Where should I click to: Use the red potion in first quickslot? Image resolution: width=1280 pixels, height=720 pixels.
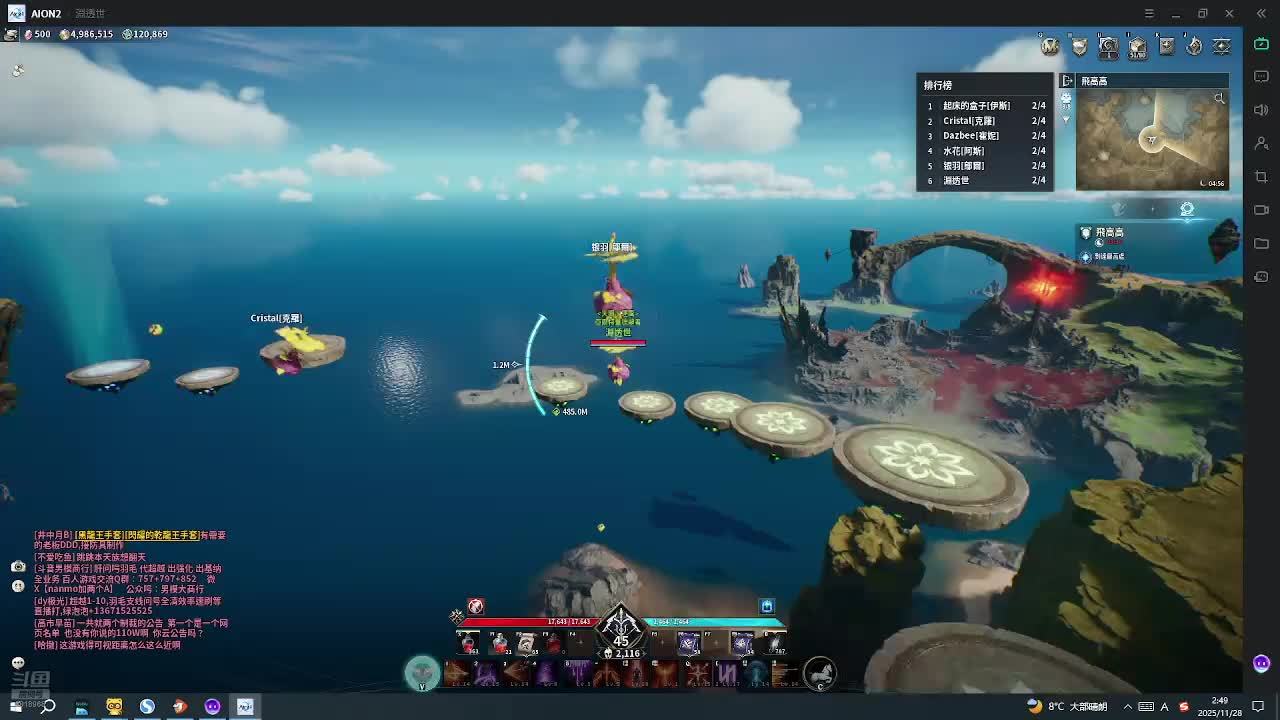coord(468,643)
